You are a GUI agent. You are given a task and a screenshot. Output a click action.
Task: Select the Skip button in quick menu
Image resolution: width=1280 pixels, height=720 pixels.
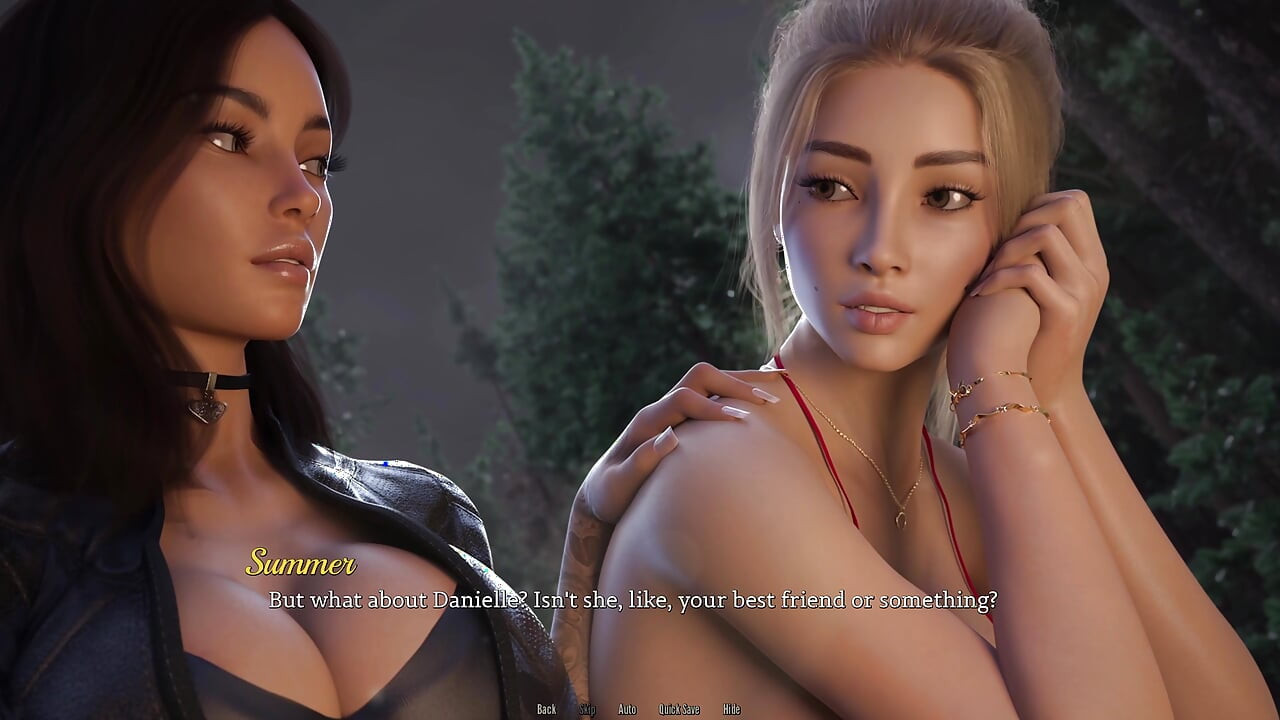(x=589, y=708)
